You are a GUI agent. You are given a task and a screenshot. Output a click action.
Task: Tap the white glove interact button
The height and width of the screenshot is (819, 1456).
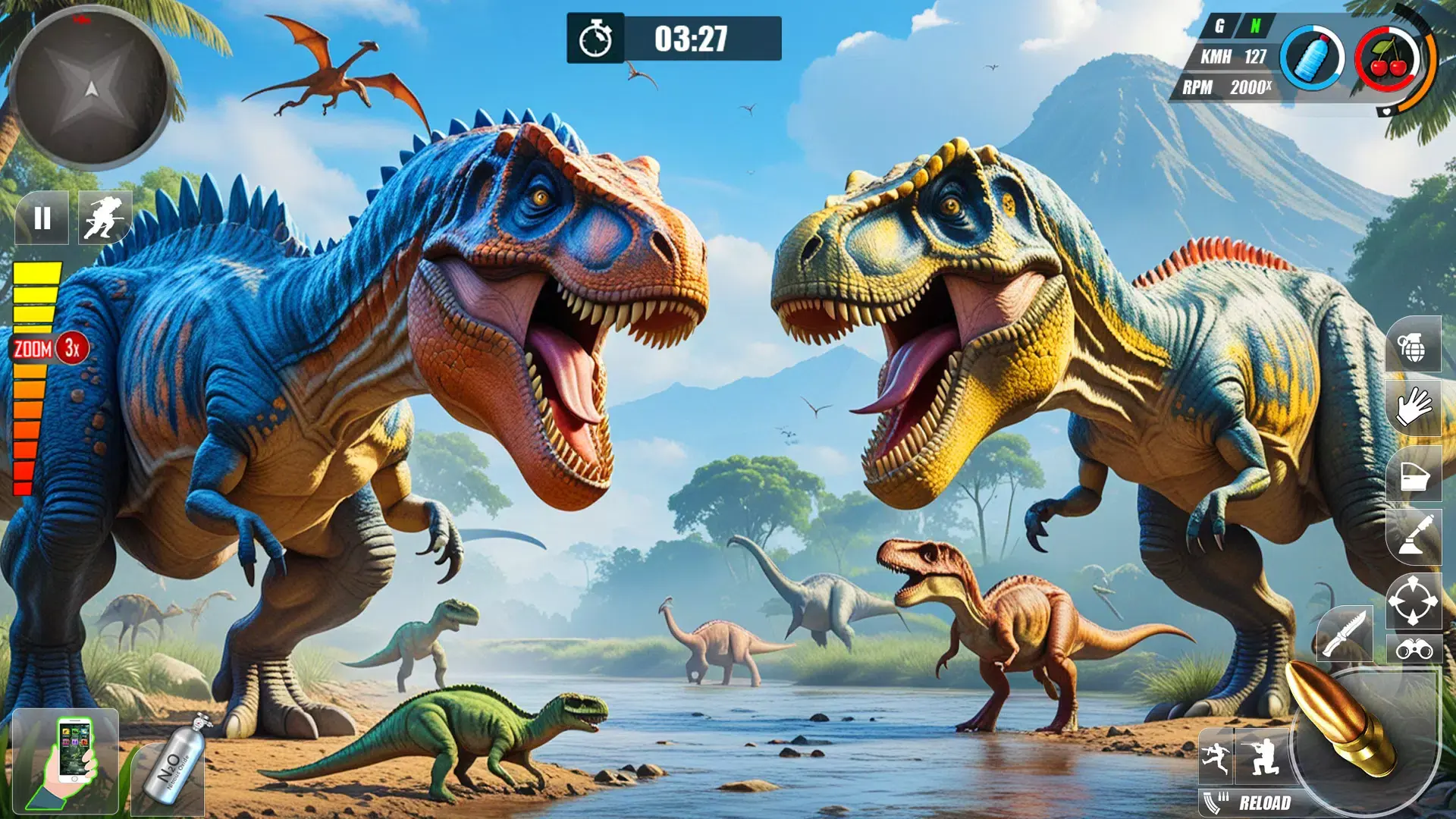(1413, 408)
